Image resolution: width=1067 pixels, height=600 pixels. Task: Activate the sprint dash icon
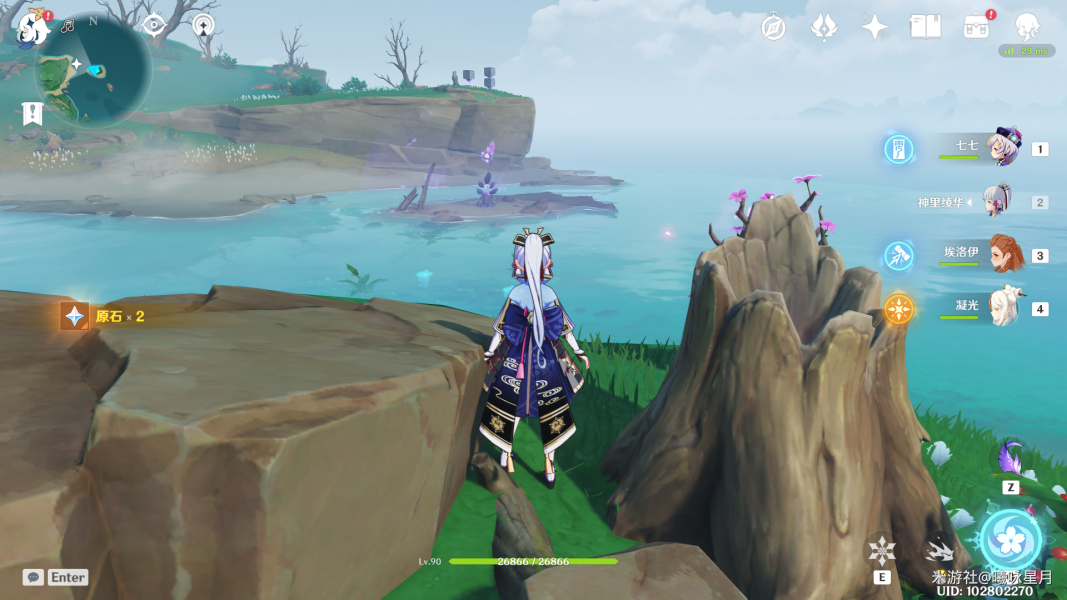(x=938, y=549)
